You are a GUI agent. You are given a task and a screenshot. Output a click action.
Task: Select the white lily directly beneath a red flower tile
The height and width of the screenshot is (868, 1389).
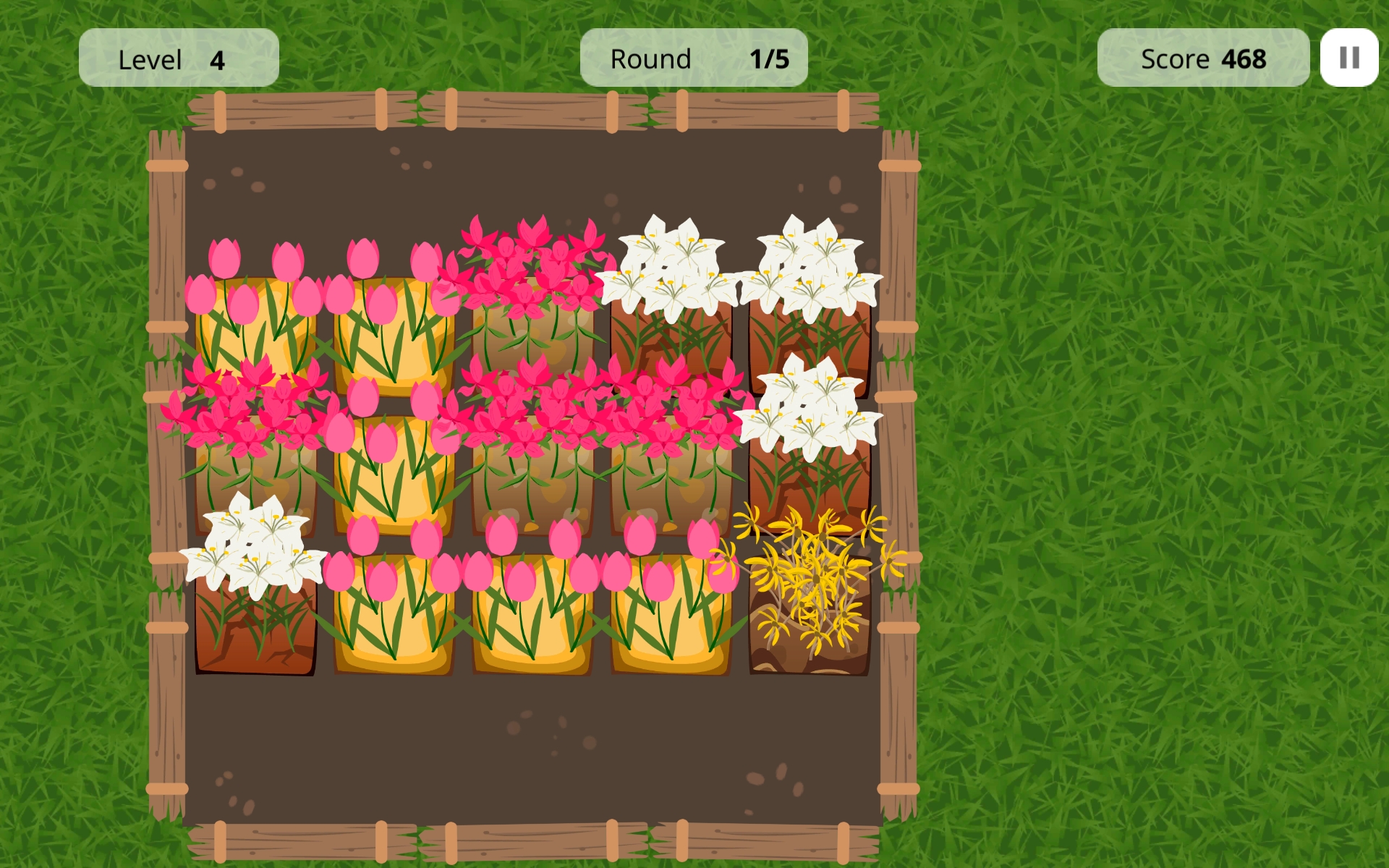[x=255, y=593]
